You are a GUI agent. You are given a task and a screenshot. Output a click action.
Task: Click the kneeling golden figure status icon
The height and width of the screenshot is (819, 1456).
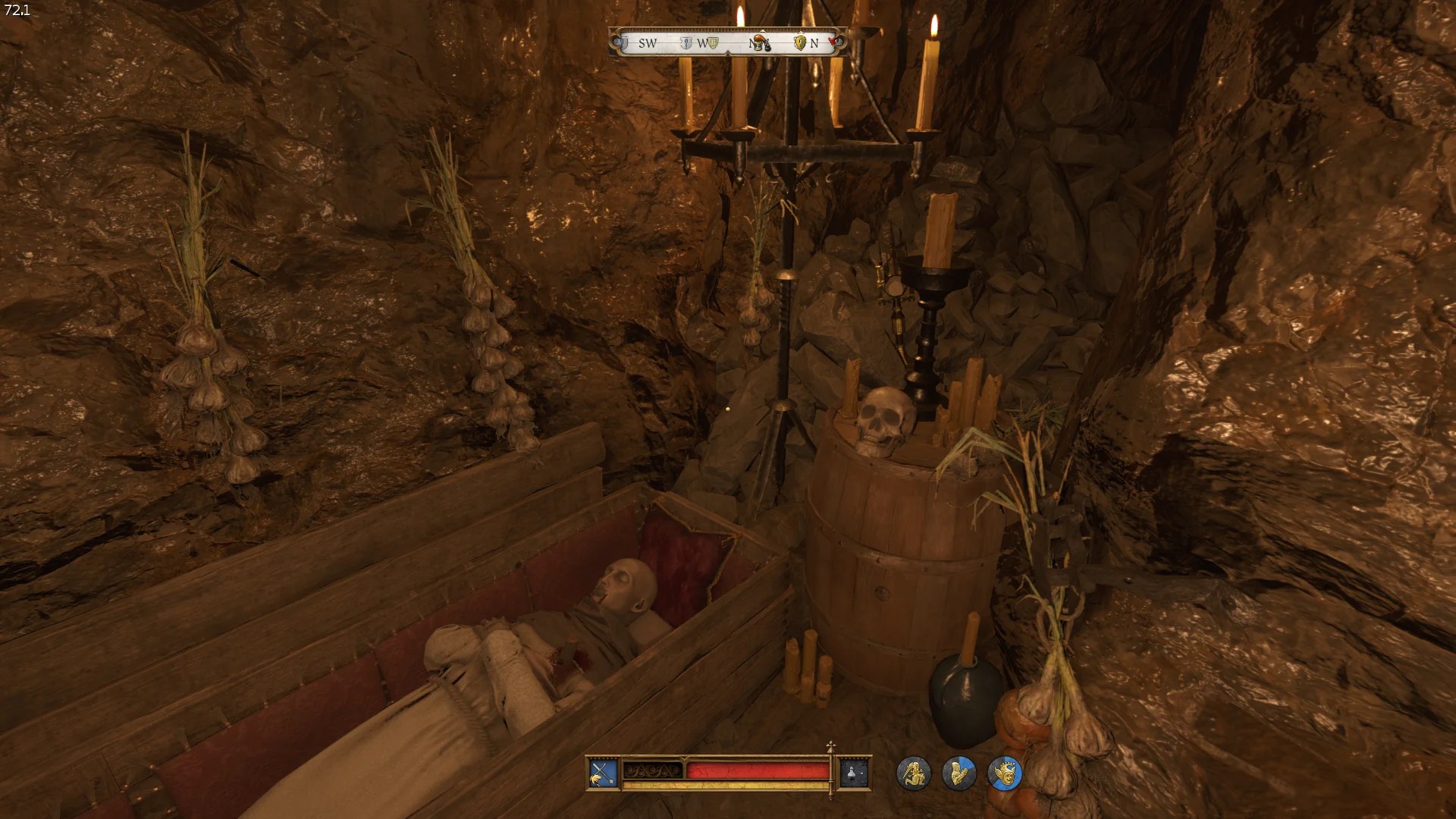[913, 773]
